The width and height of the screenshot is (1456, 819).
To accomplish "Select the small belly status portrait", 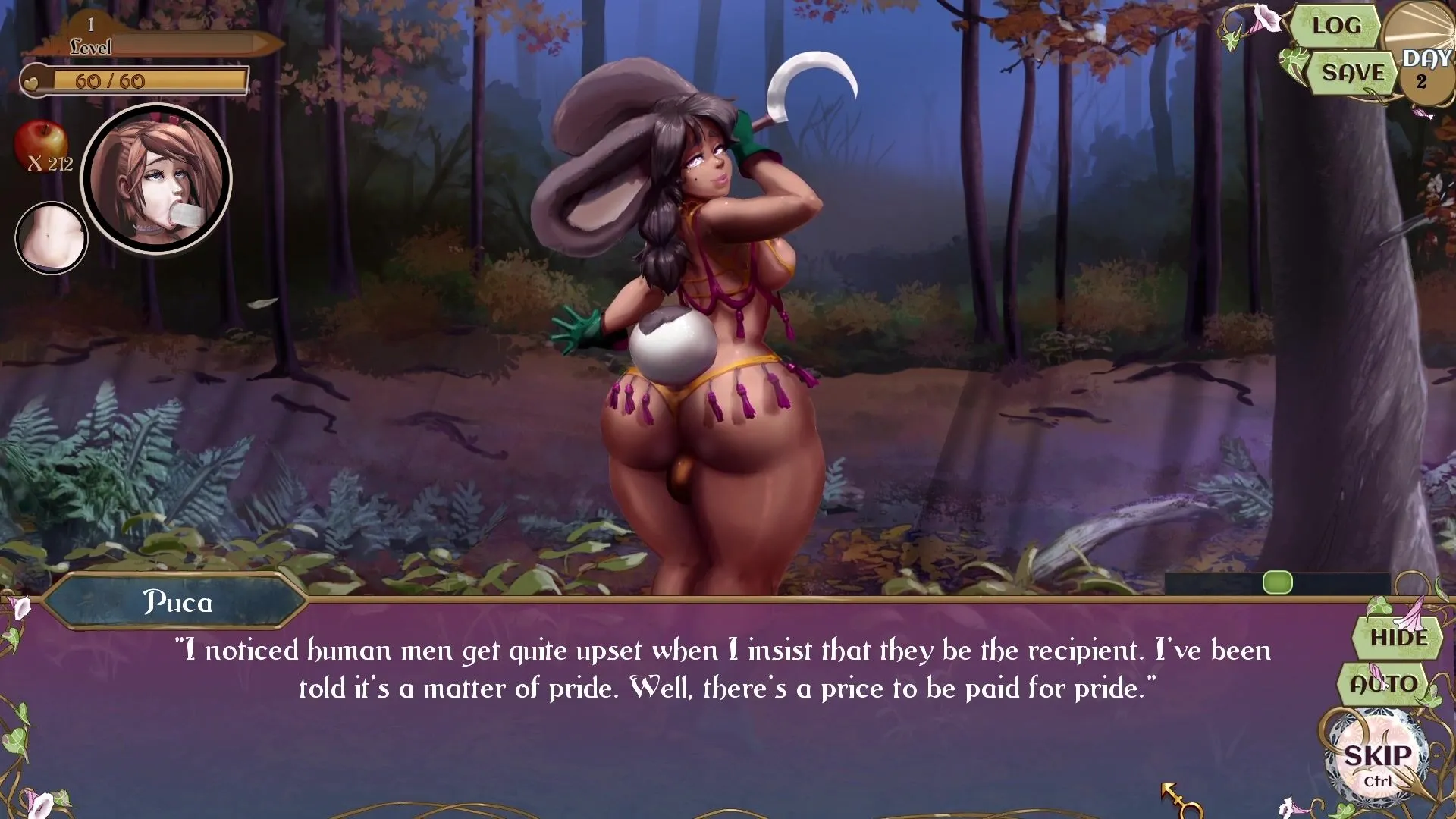I will pyautogui.click(x=52, y=237).
